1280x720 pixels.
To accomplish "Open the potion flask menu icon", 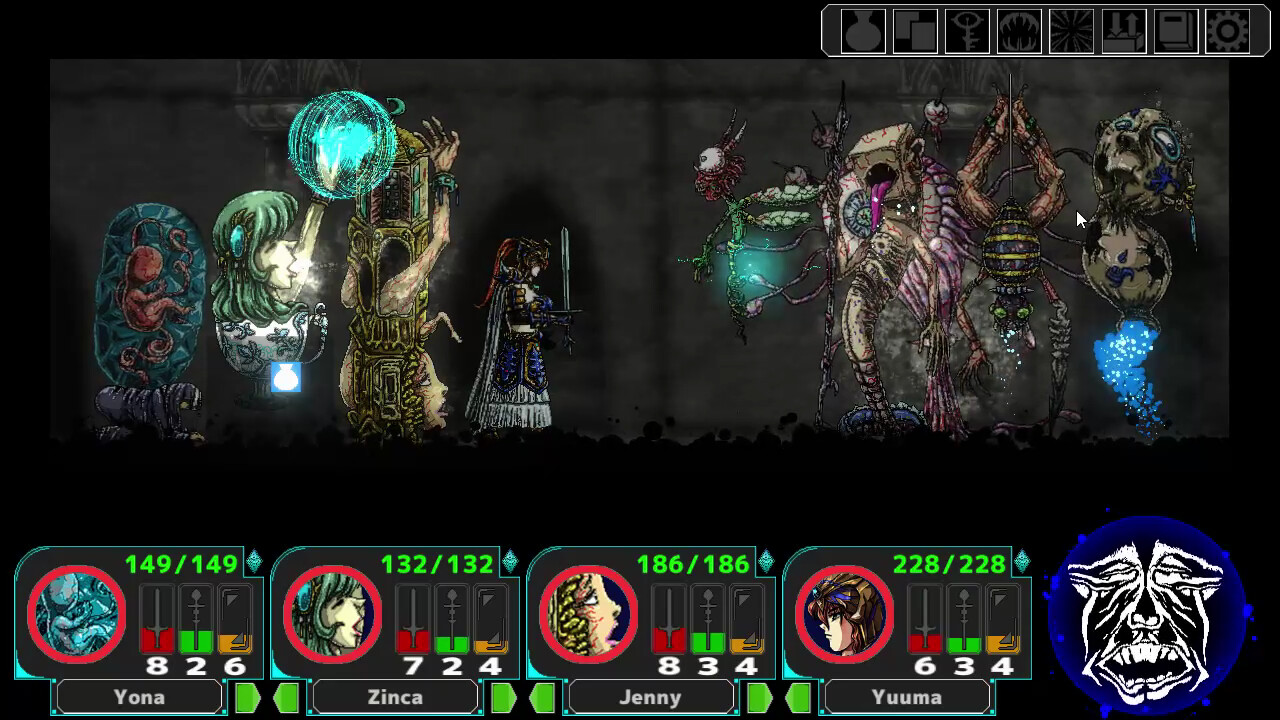I will coord(861,32).
